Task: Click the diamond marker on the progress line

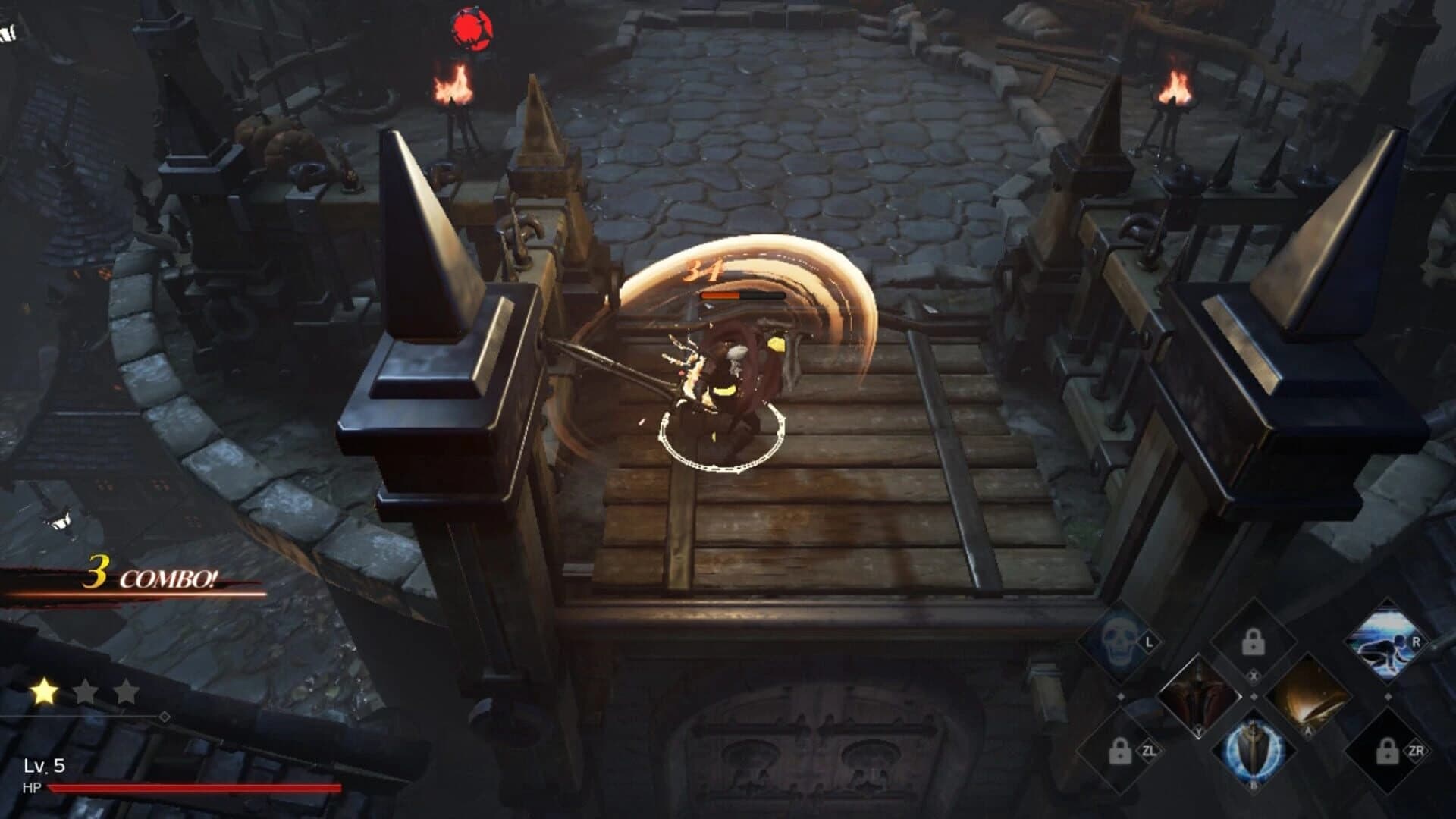Action: pos(165,717)
